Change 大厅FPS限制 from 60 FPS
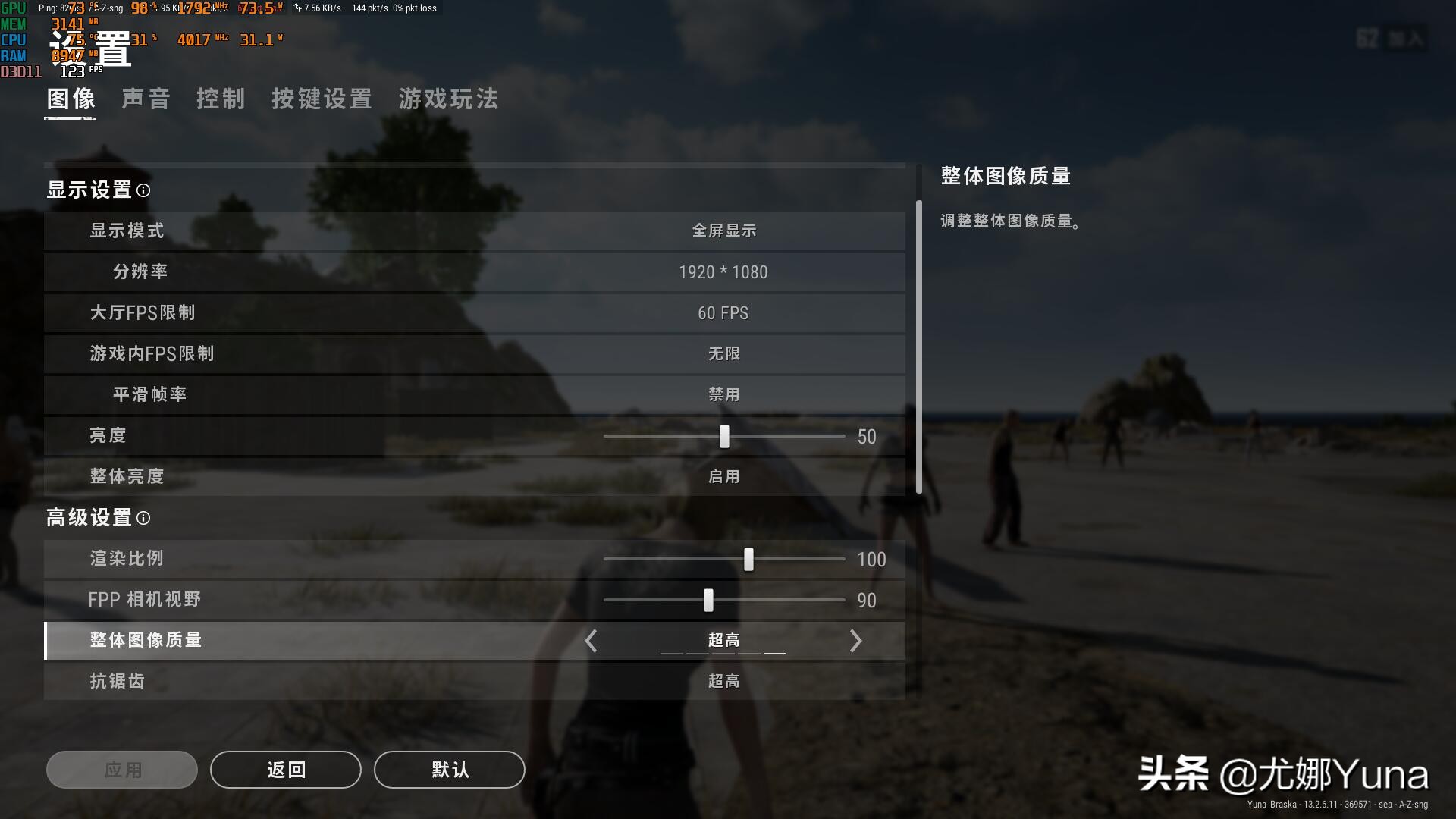Viewport: 1456px width, 819px height. (723, 313)
